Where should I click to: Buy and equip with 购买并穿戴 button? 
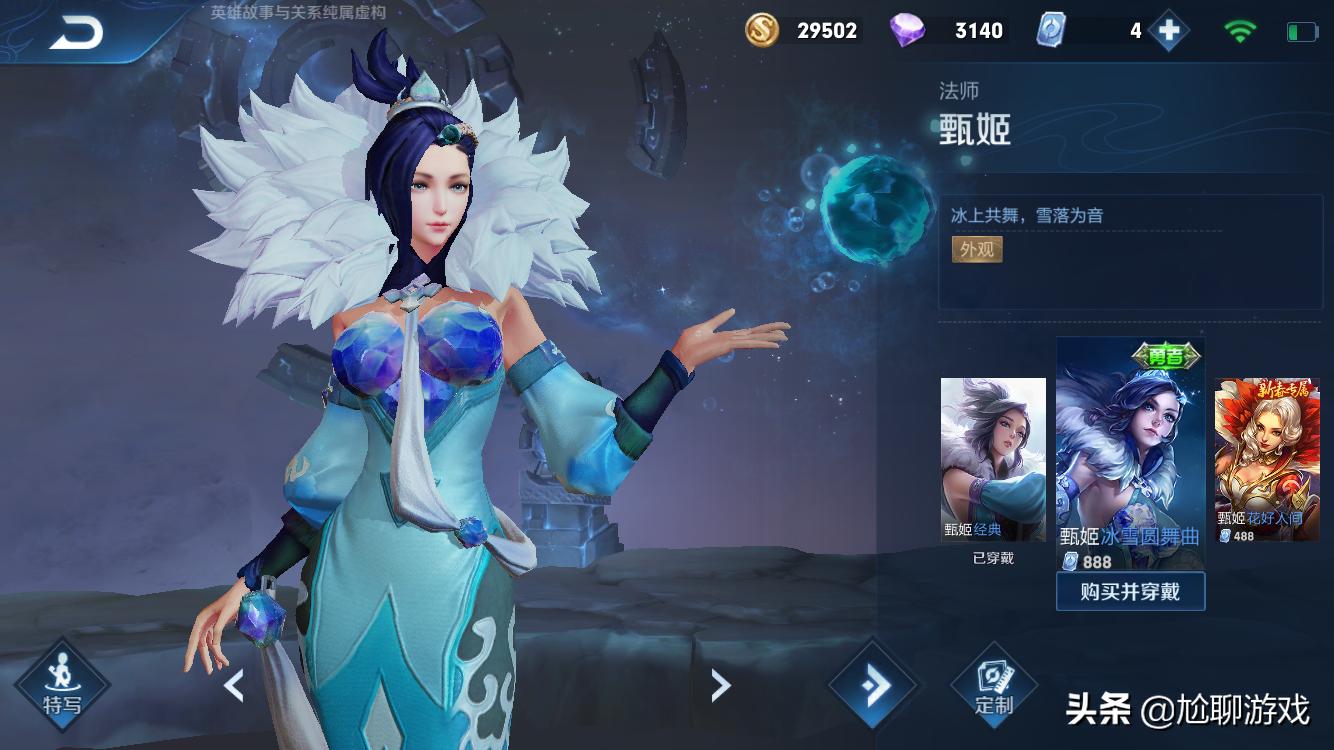click(x=1130, y=591)
